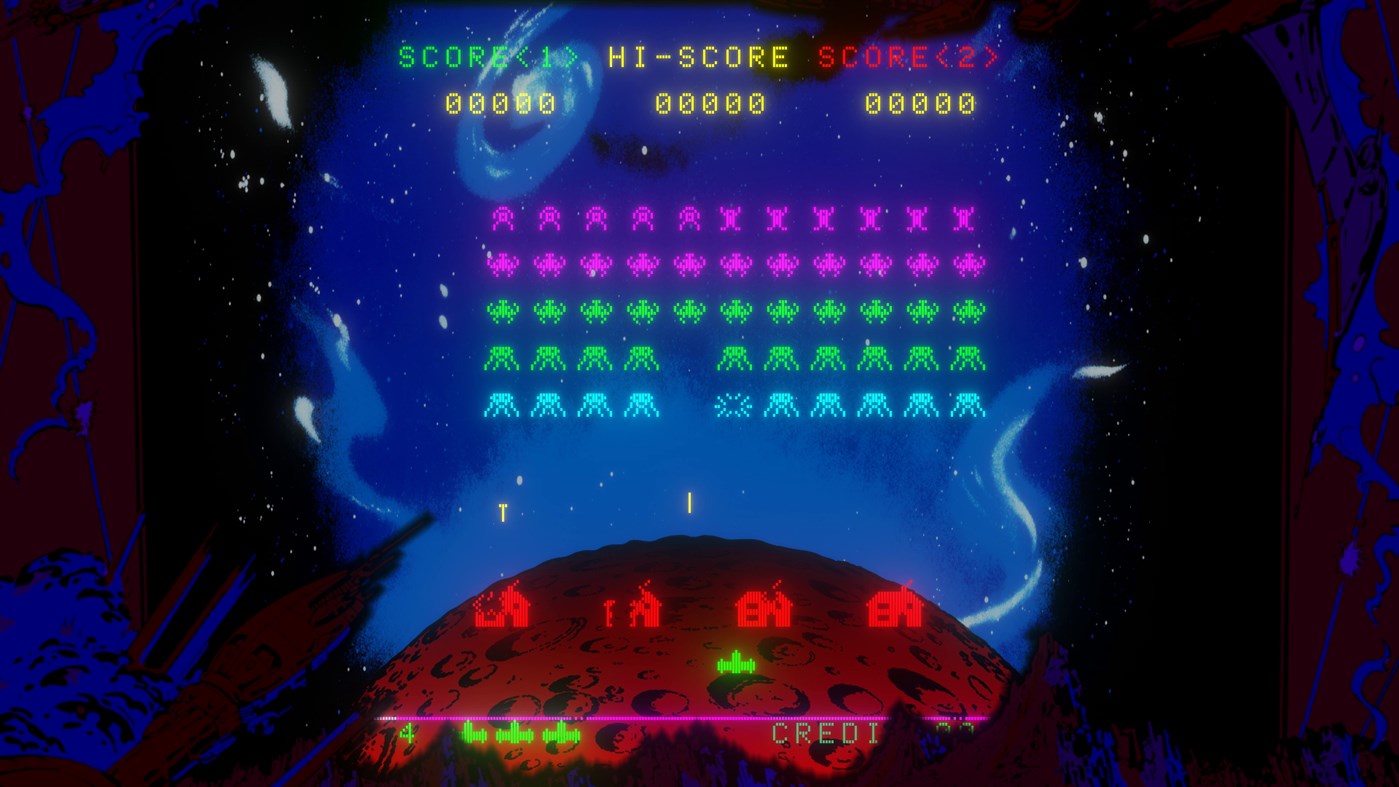1399x787 pixels.
Task: Toggle the third spare-life ship icon
Action: coord(560,732)
